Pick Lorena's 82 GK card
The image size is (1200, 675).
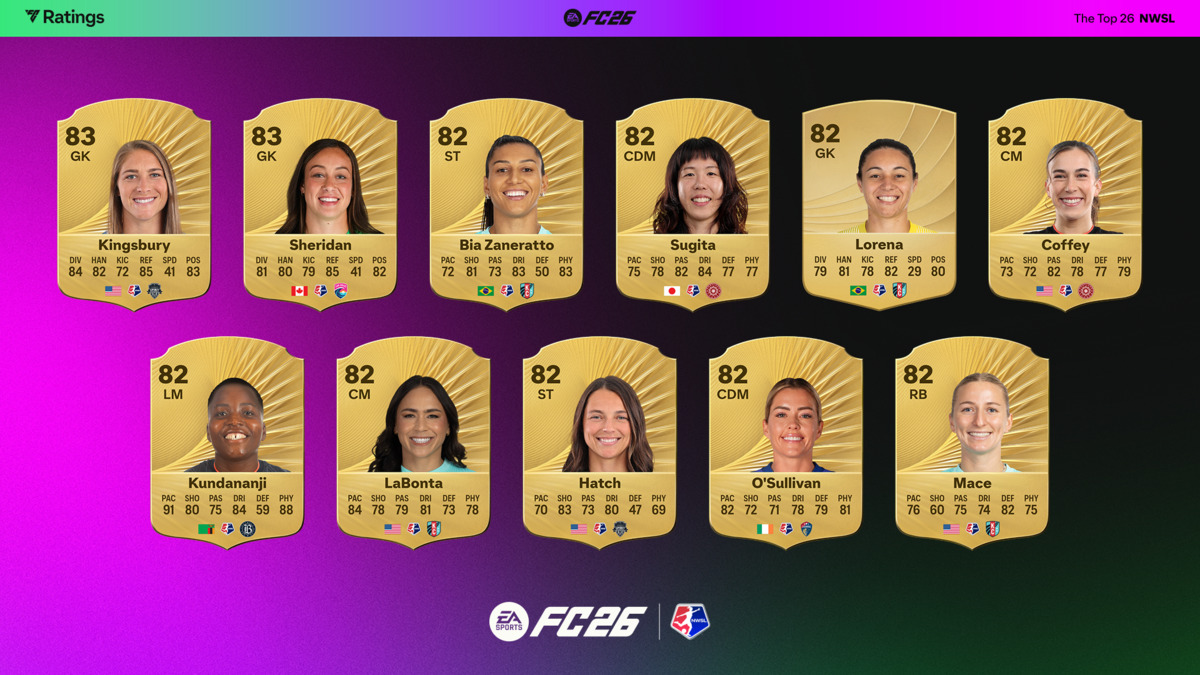coord(879,200)
